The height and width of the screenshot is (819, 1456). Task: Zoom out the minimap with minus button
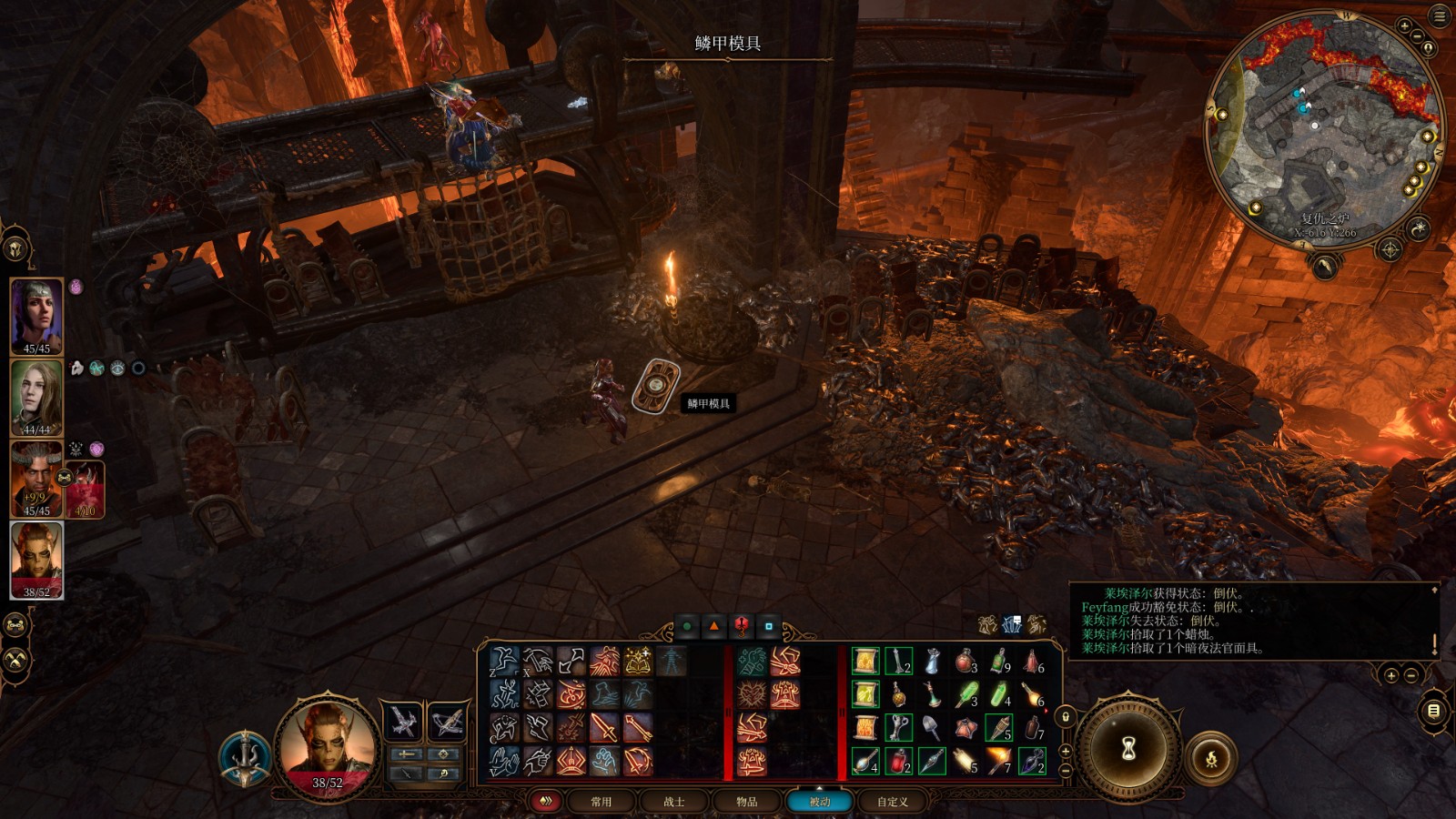tap(1417, 36)
